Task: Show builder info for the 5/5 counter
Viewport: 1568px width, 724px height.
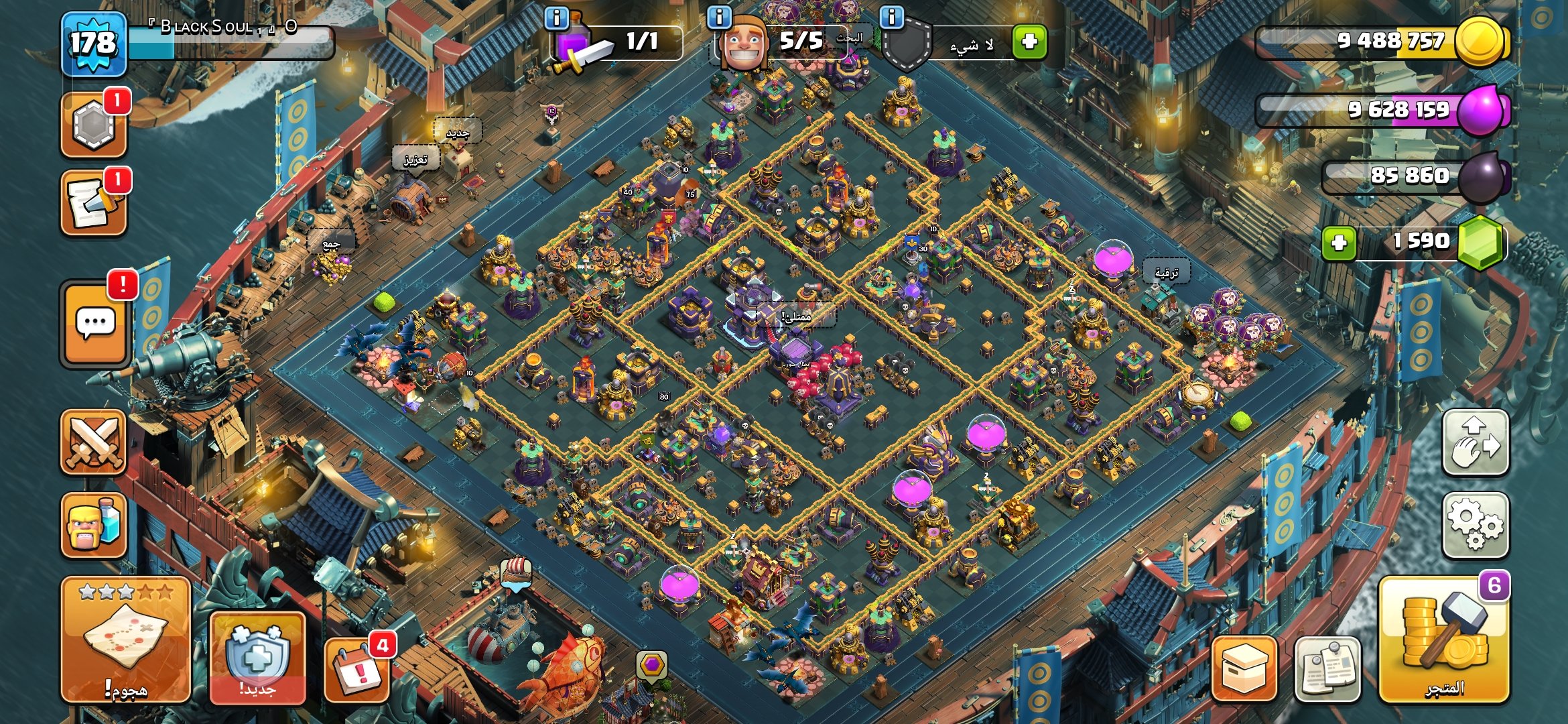Action: click(x=720, y=18)
